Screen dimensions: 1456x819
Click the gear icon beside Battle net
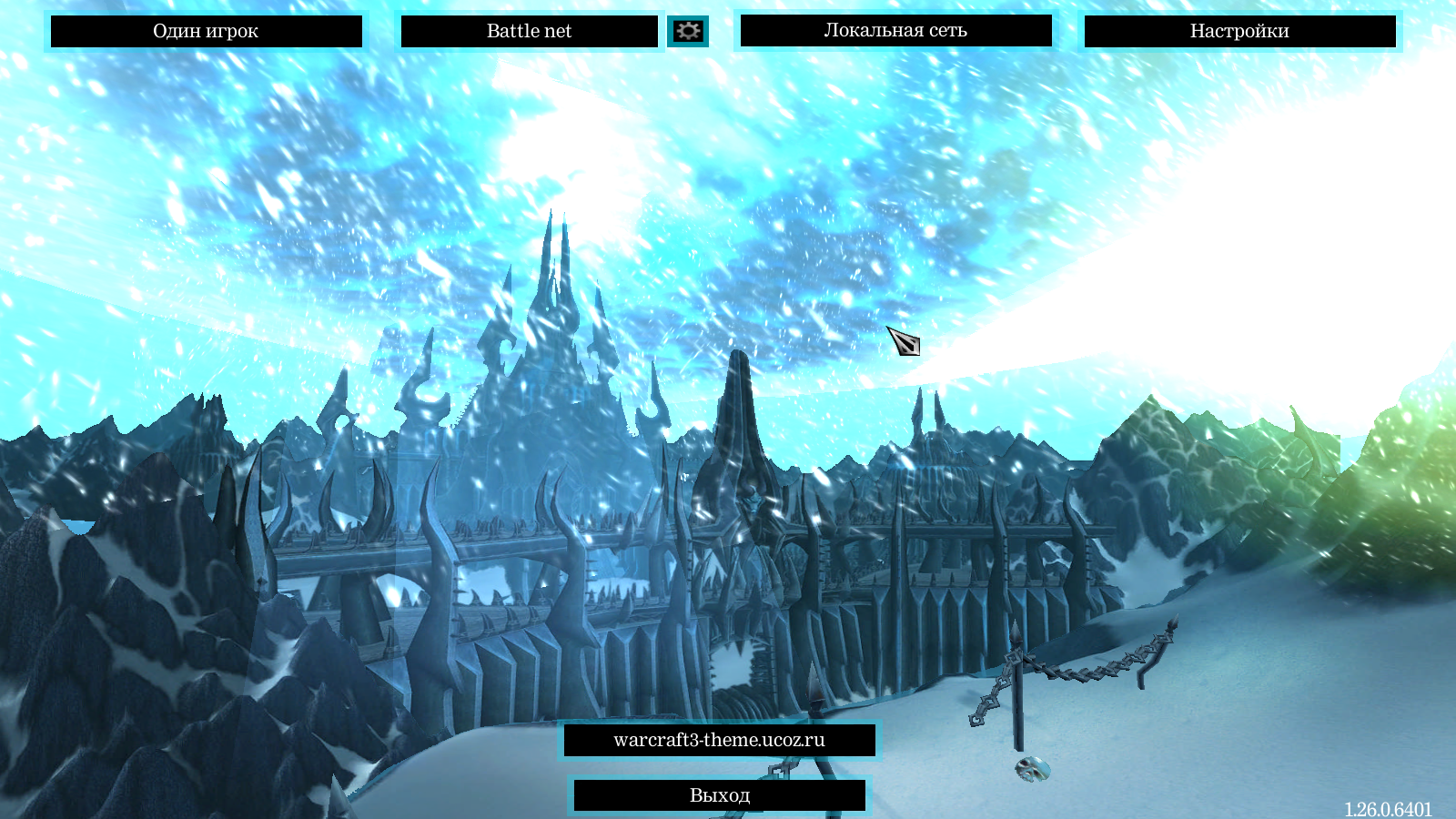click(688, 31)
